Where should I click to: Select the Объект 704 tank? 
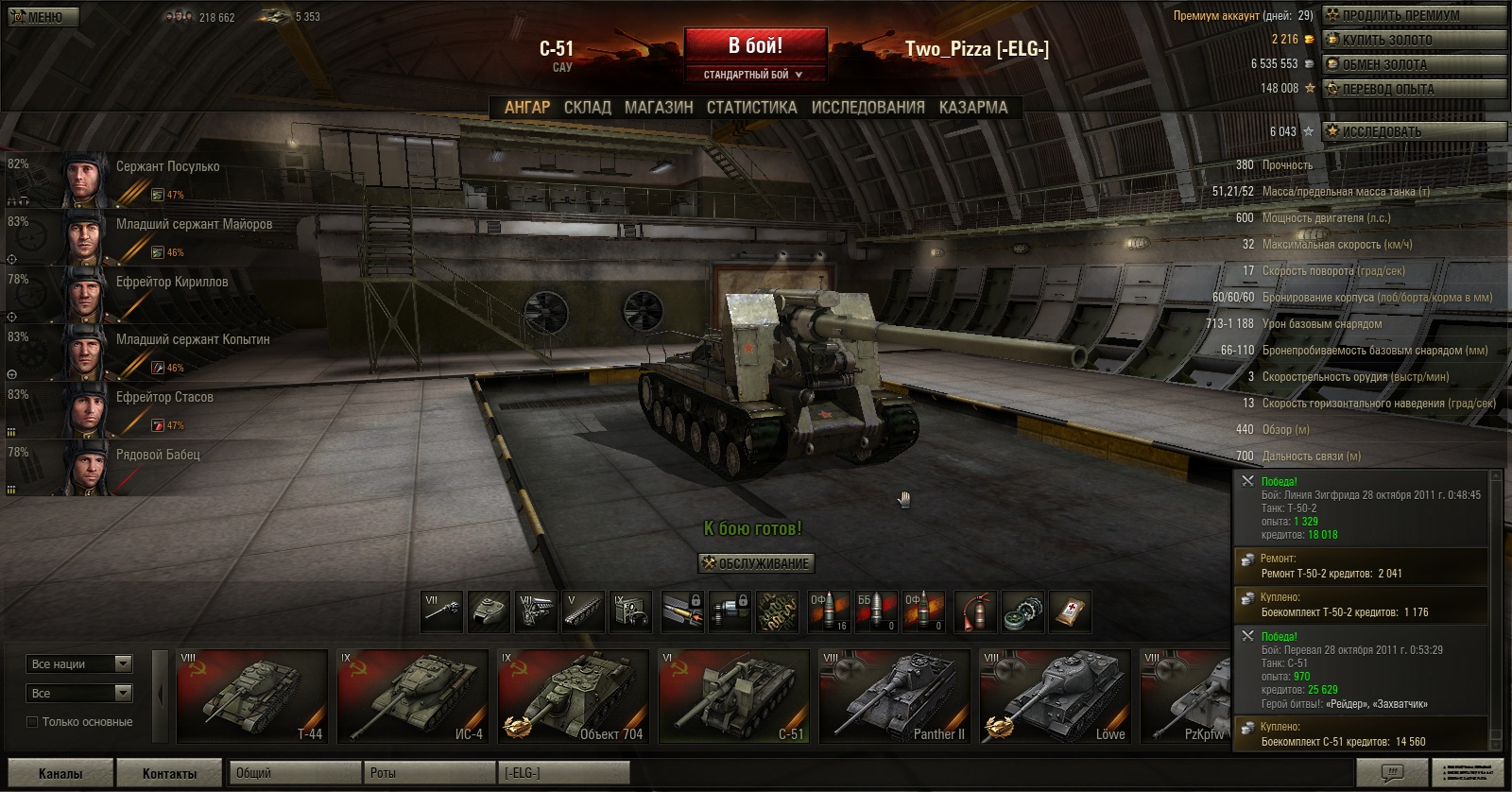pos(574,696)
